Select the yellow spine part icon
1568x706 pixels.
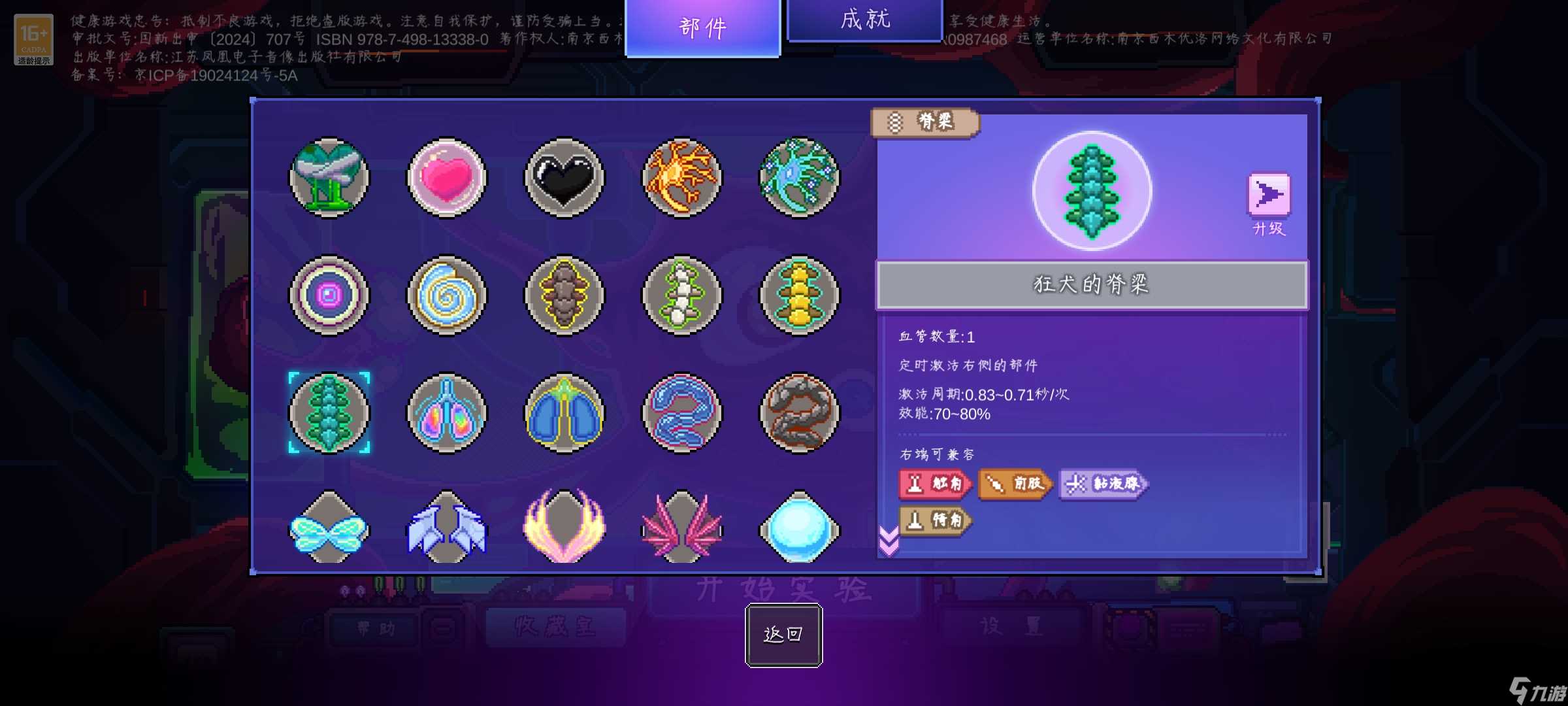coord(798,295)
